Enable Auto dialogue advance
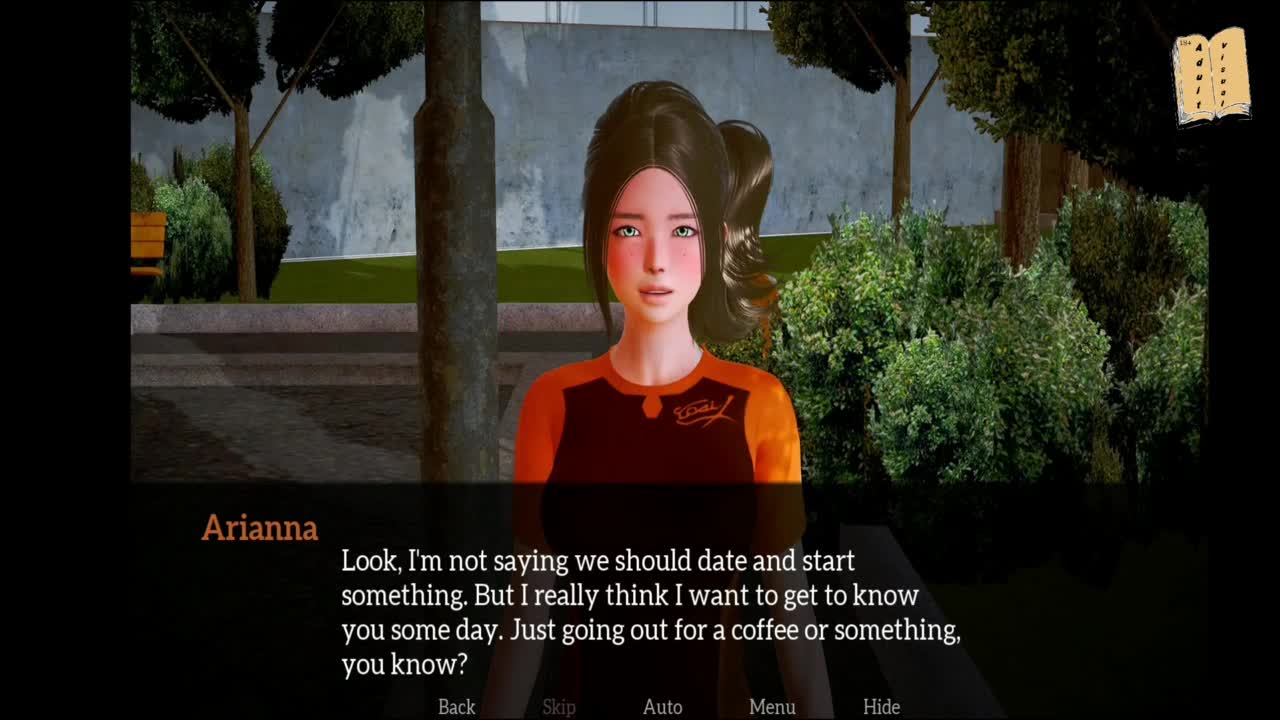The image size is (1280, 720). [x=662, y=707]
